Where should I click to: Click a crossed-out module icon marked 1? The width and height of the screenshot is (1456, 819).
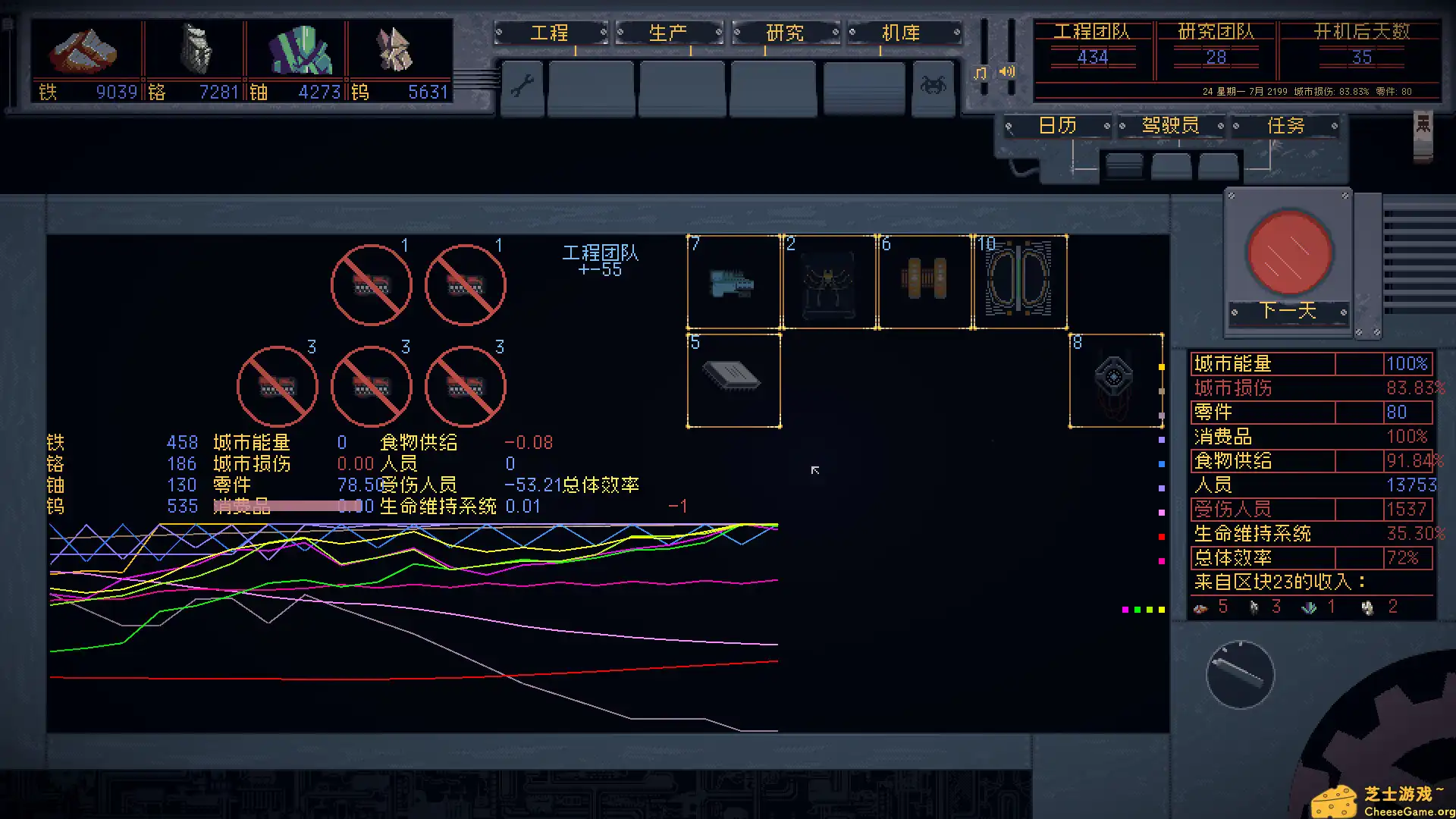(x=371, y=284)
